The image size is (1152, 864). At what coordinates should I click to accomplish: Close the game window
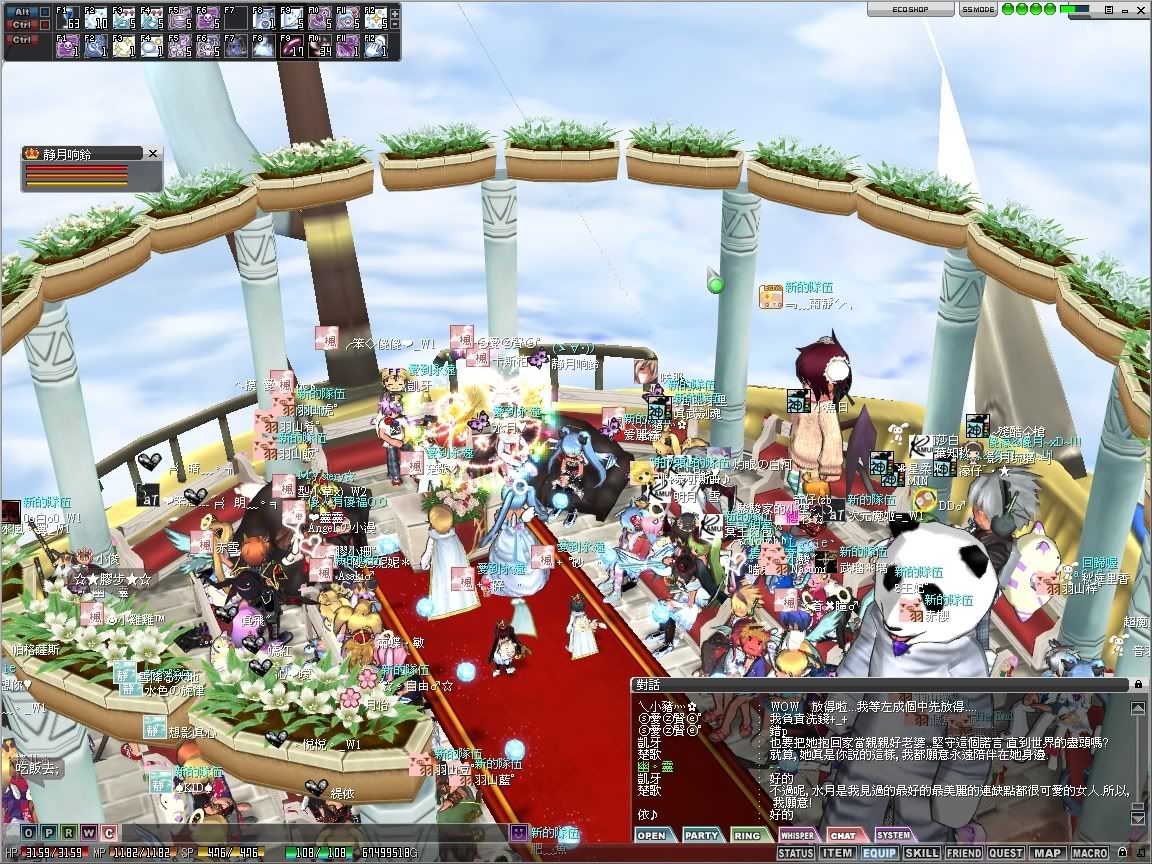tap(1138, 9)
